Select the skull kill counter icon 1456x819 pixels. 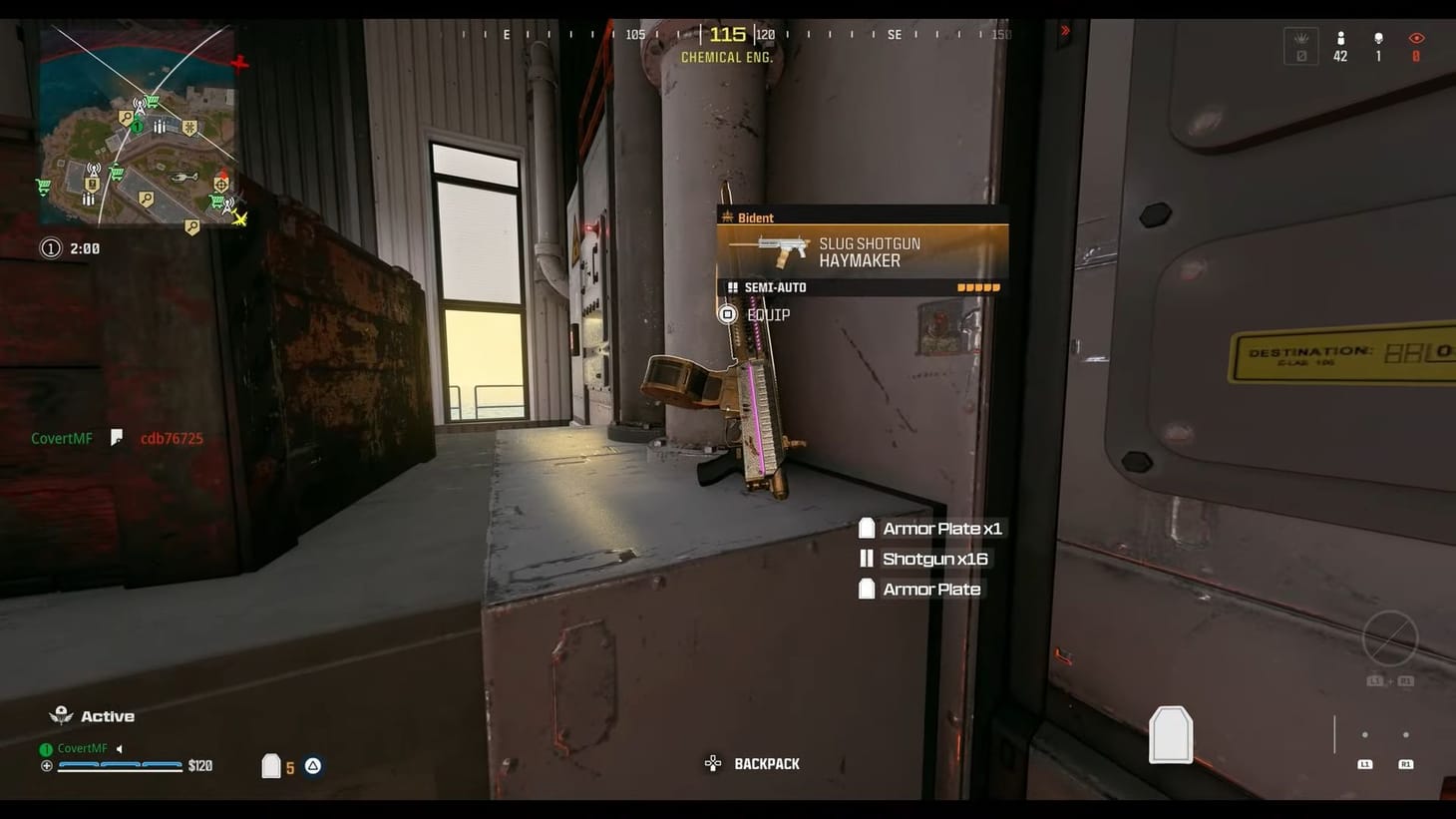coord(1379,37)
